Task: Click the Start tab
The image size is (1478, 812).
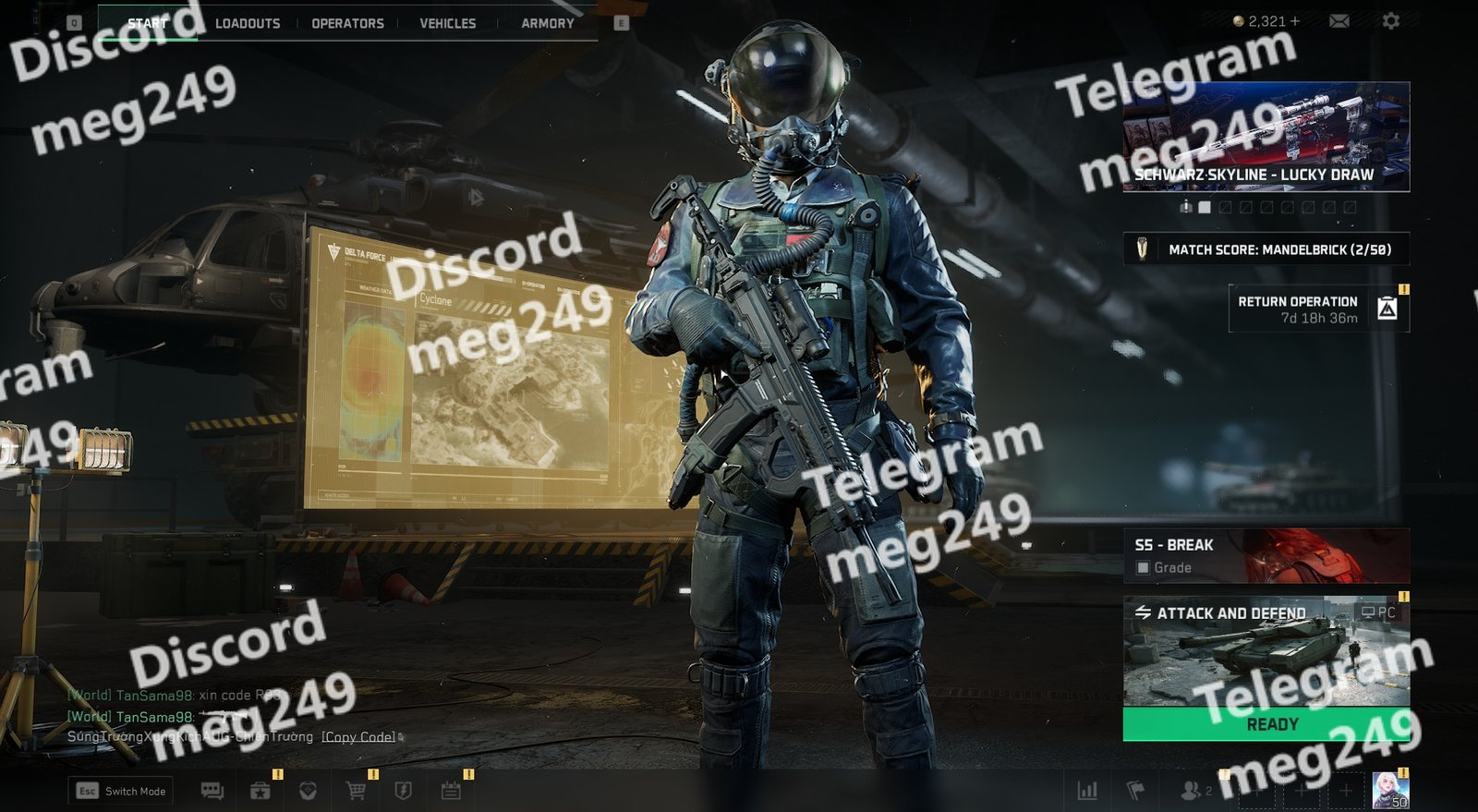Action: 148,23
